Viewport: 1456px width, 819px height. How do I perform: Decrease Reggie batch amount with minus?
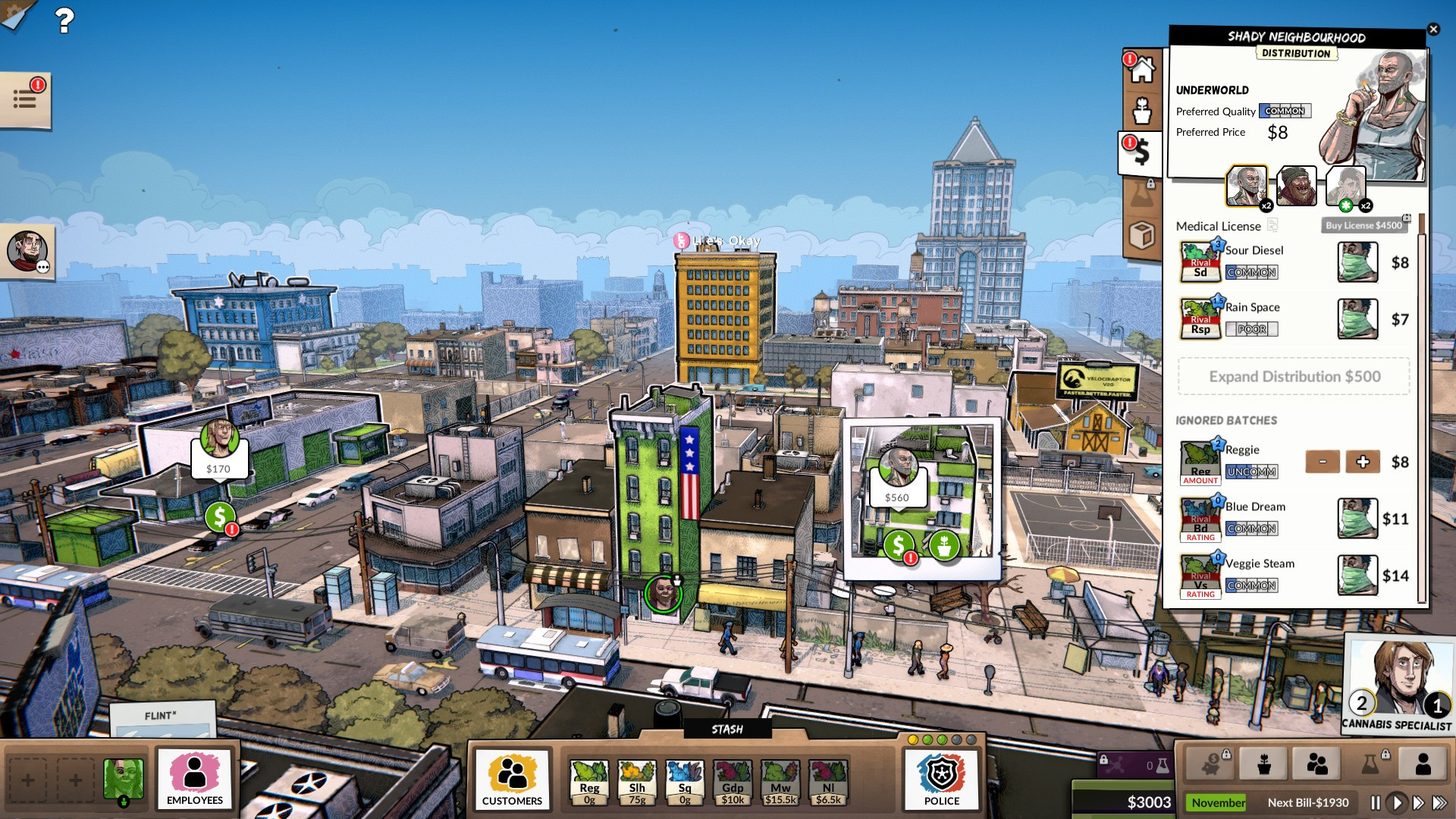(1323, 462)
